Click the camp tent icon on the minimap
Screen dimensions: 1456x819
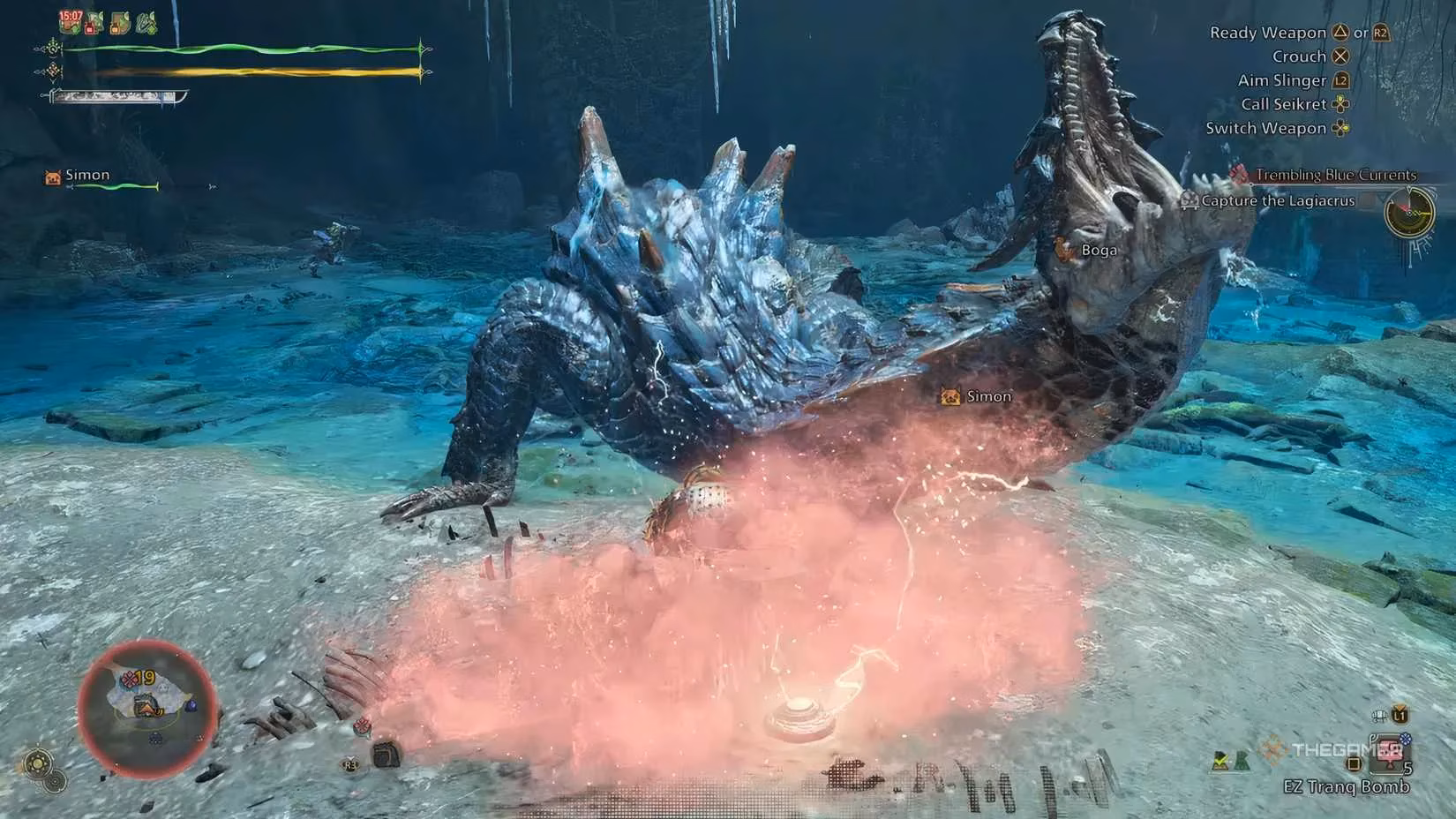pos(147,709)
